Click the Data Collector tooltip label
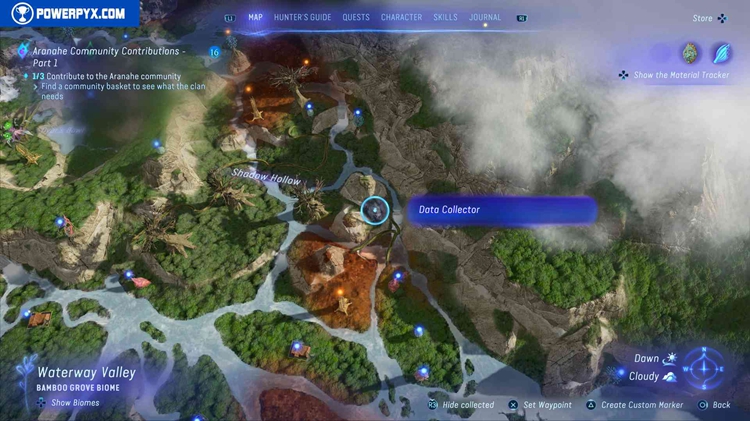 pyautogui.click(x=502, y=210)
